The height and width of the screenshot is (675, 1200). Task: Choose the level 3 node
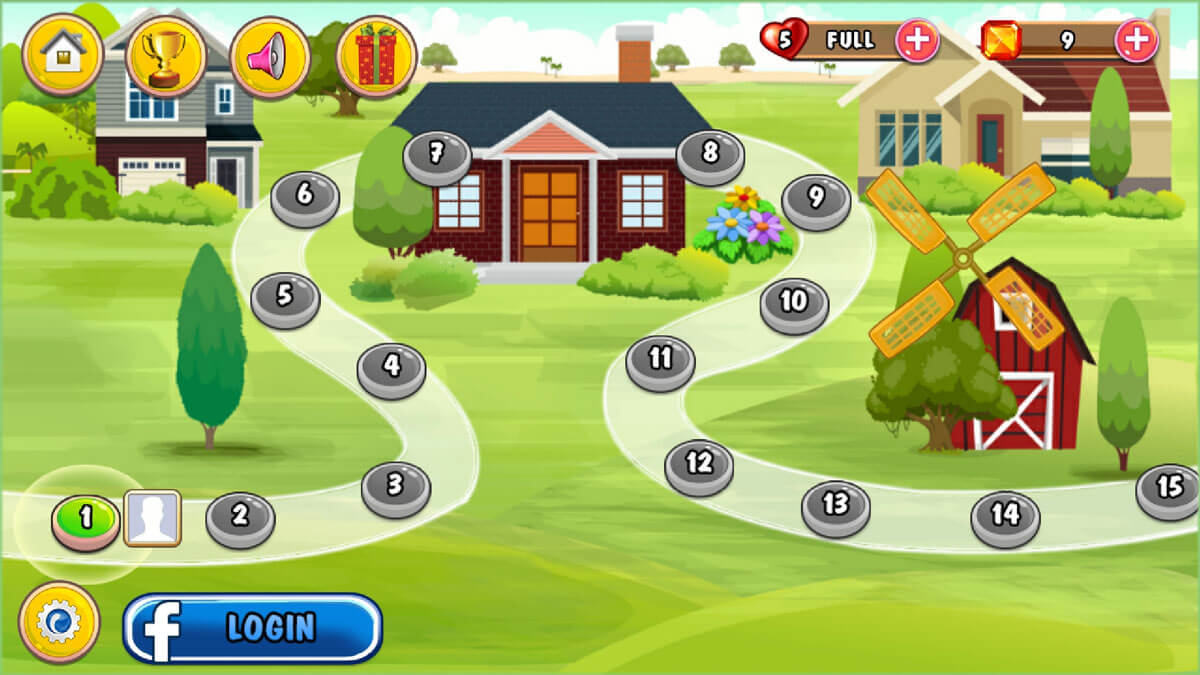(396, 486)
